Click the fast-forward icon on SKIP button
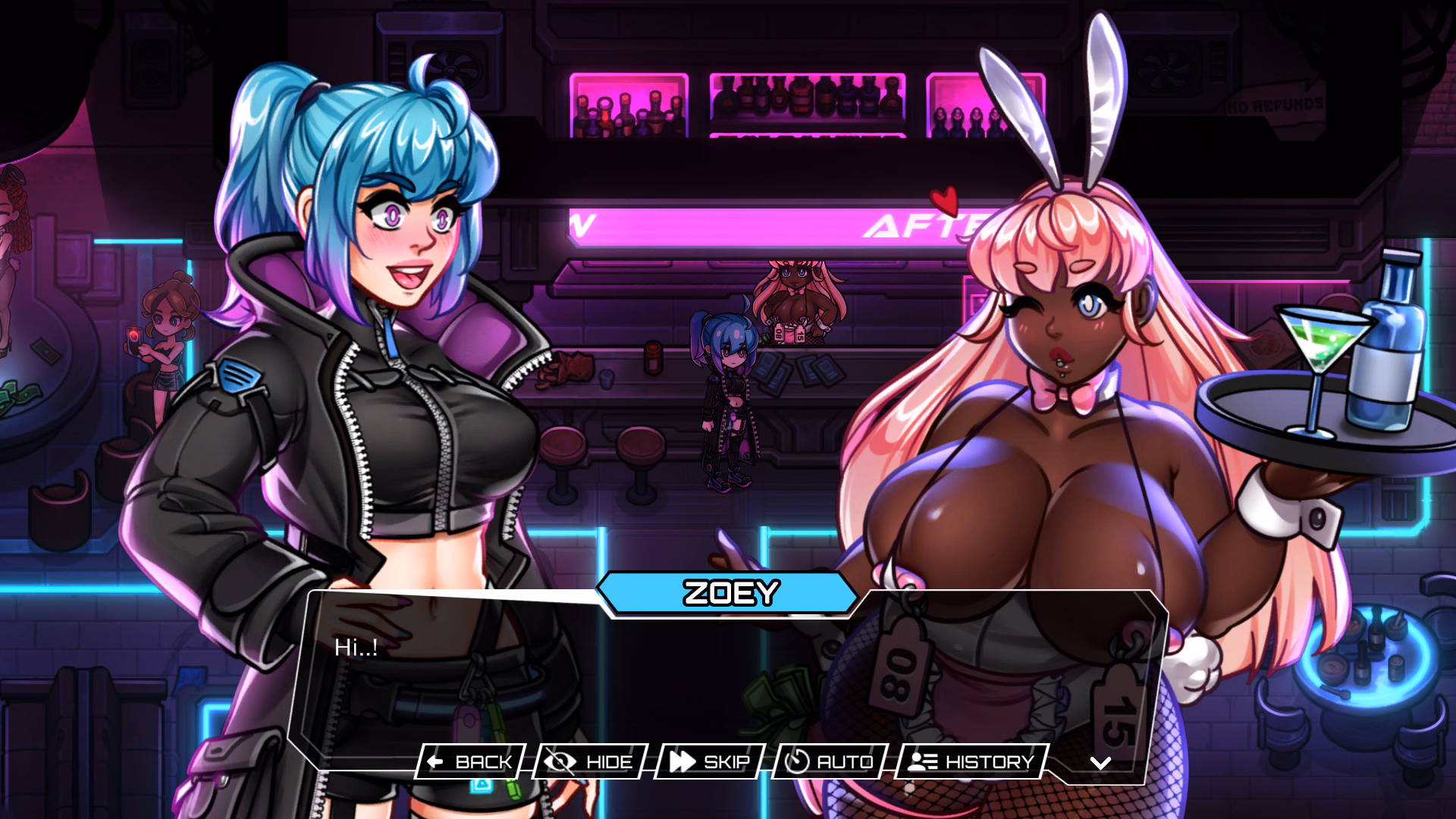The image size is (1456, 819). coord(683,762)
